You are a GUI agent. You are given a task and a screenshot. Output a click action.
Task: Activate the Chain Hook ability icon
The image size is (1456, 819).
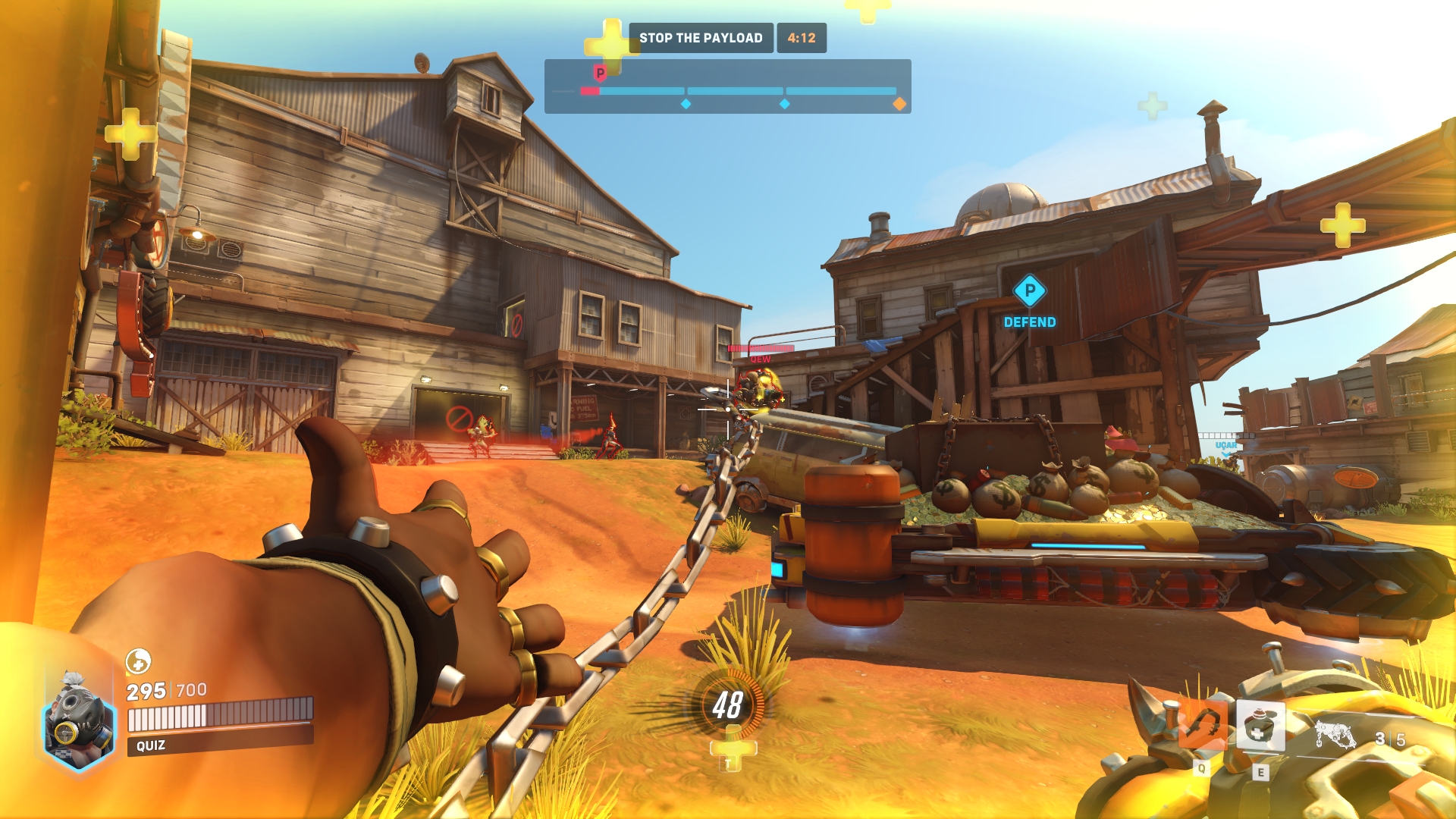click(1201, 726)
